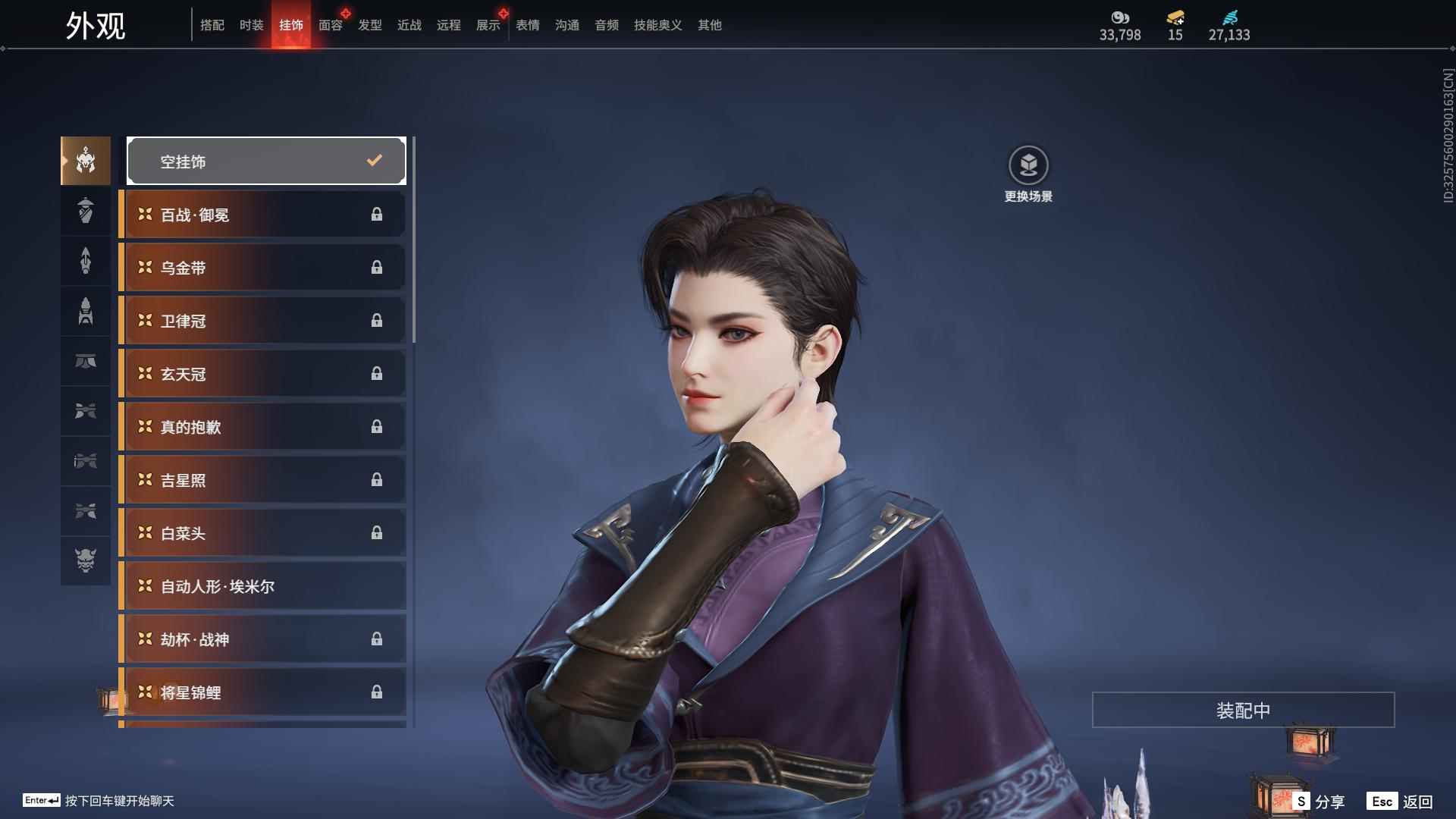This screenshot has width=1456, height=819.
Task: Click the 装配中 button
Action: point(1243,710)
